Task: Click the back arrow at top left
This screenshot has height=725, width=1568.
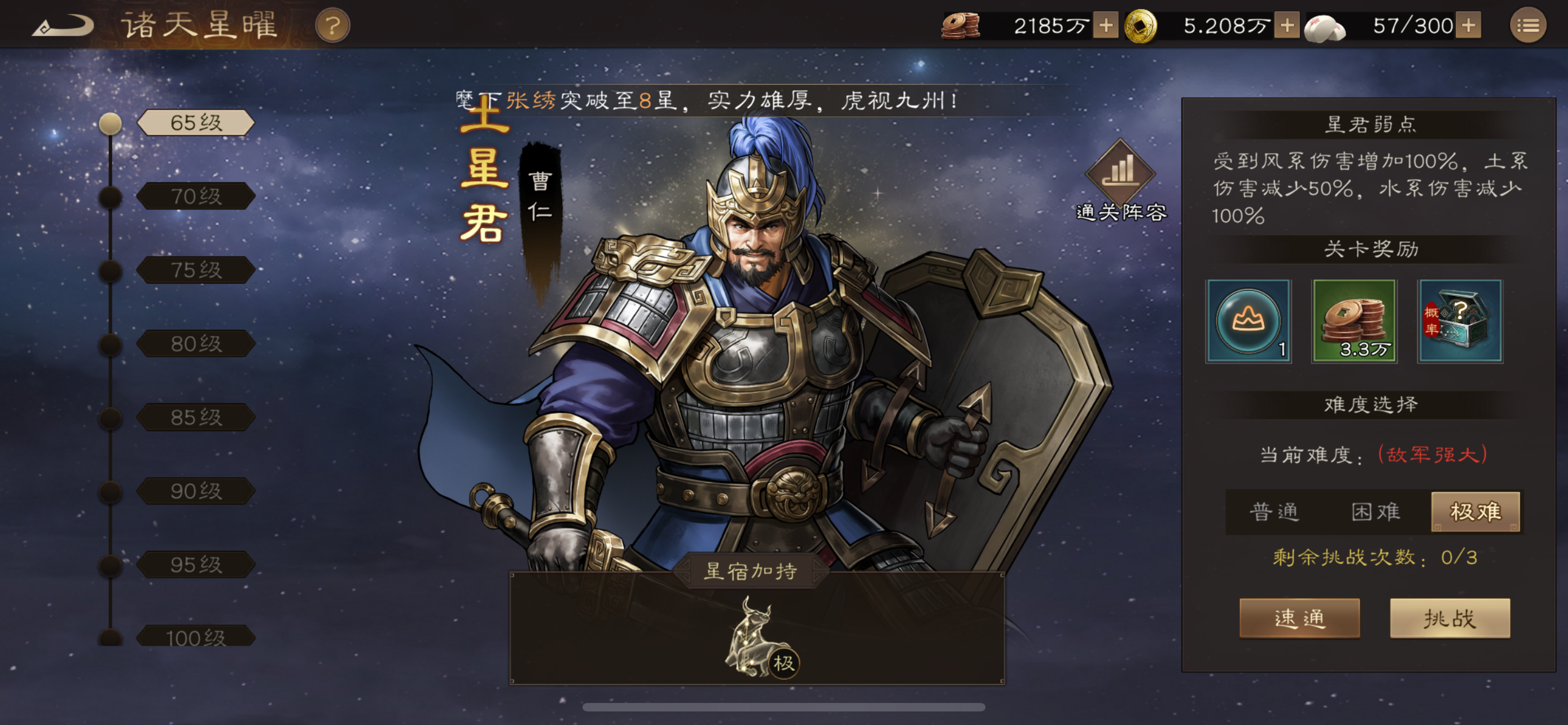Action: click(64, 24)
